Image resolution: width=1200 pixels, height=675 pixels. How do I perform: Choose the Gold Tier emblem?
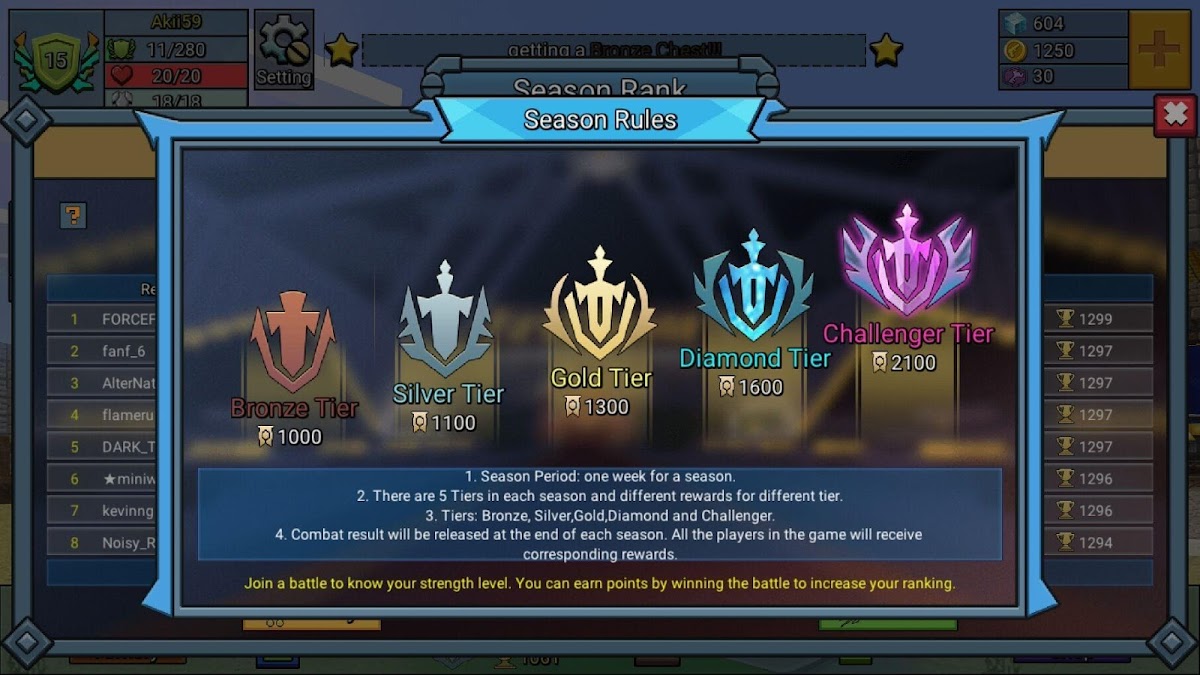(599, 305)
